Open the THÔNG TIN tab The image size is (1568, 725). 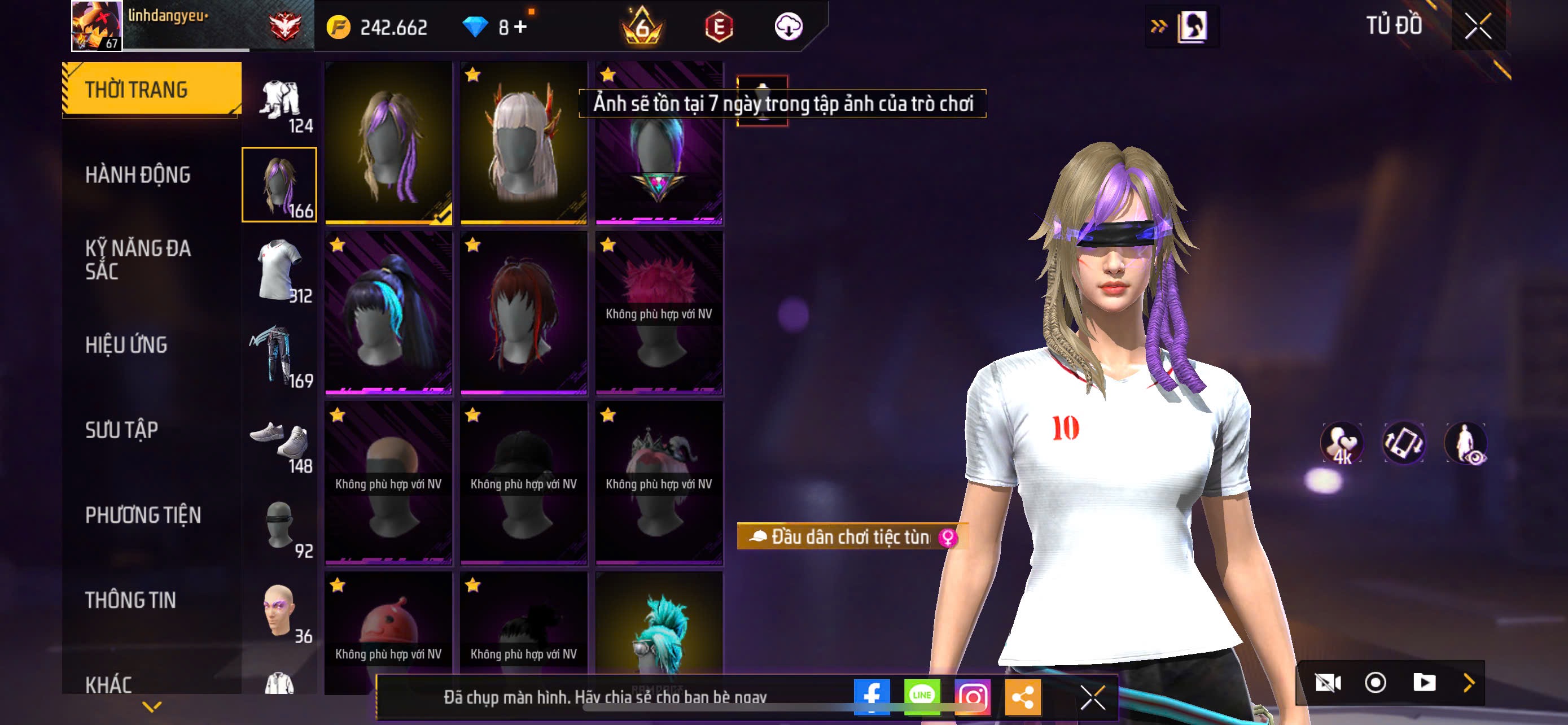[x=130, y=600]
